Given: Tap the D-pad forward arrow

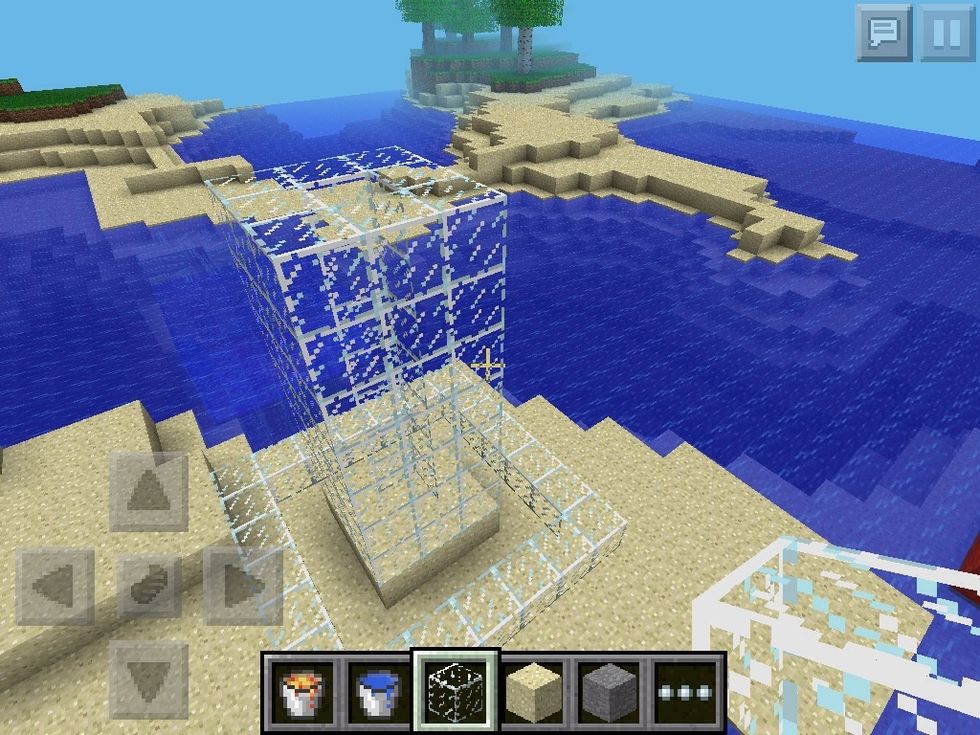Looking at the screenshot, I should click(x=148, y=491).
